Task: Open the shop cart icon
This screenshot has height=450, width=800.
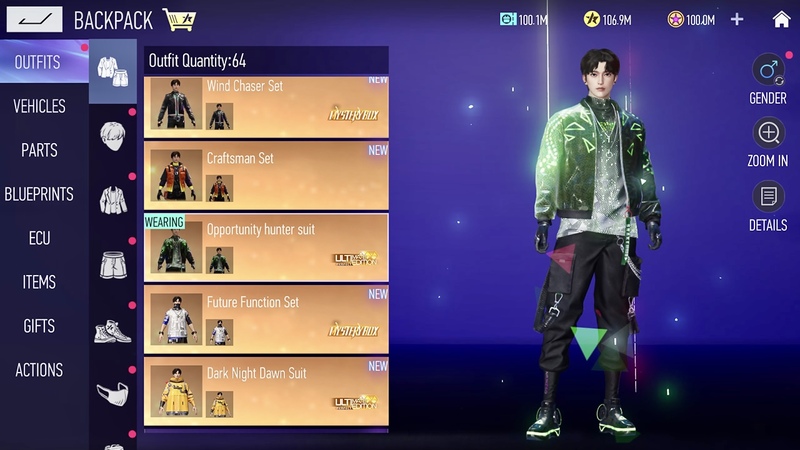Action: point(179,19)
